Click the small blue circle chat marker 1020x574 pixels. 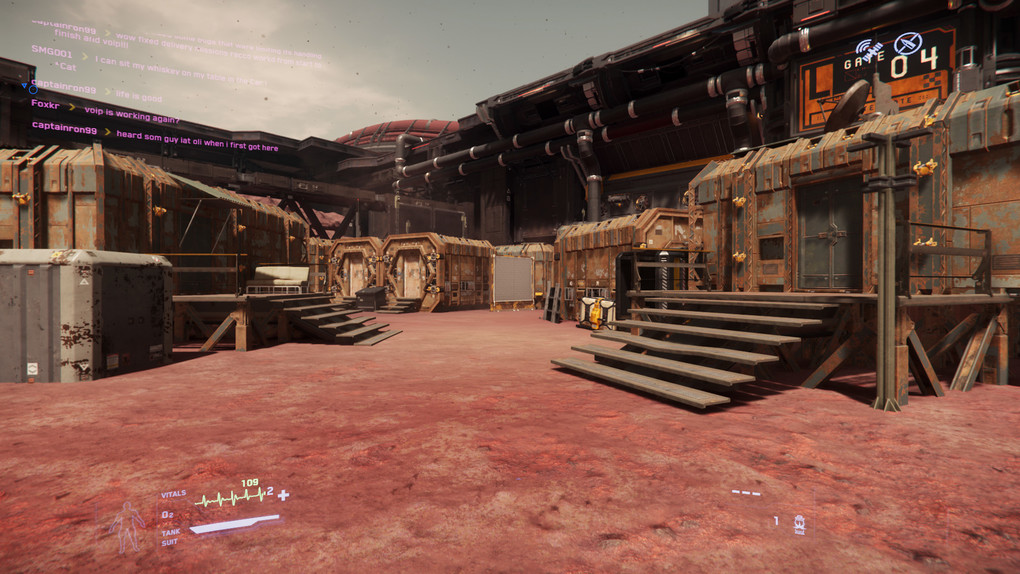[x=32, y=89]
